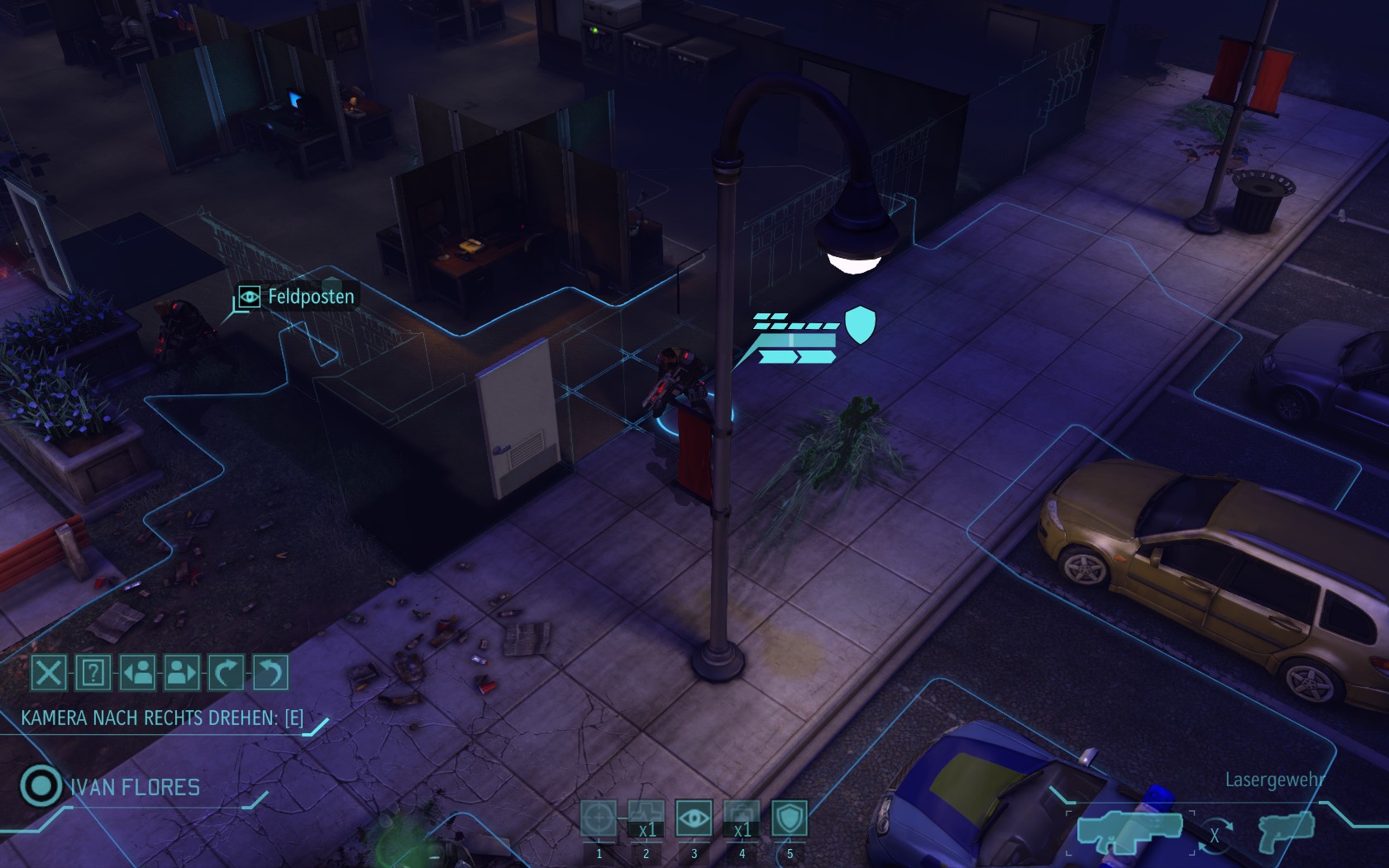Open the question mark info panel
1389x868 pixels.
coord(93,673)
